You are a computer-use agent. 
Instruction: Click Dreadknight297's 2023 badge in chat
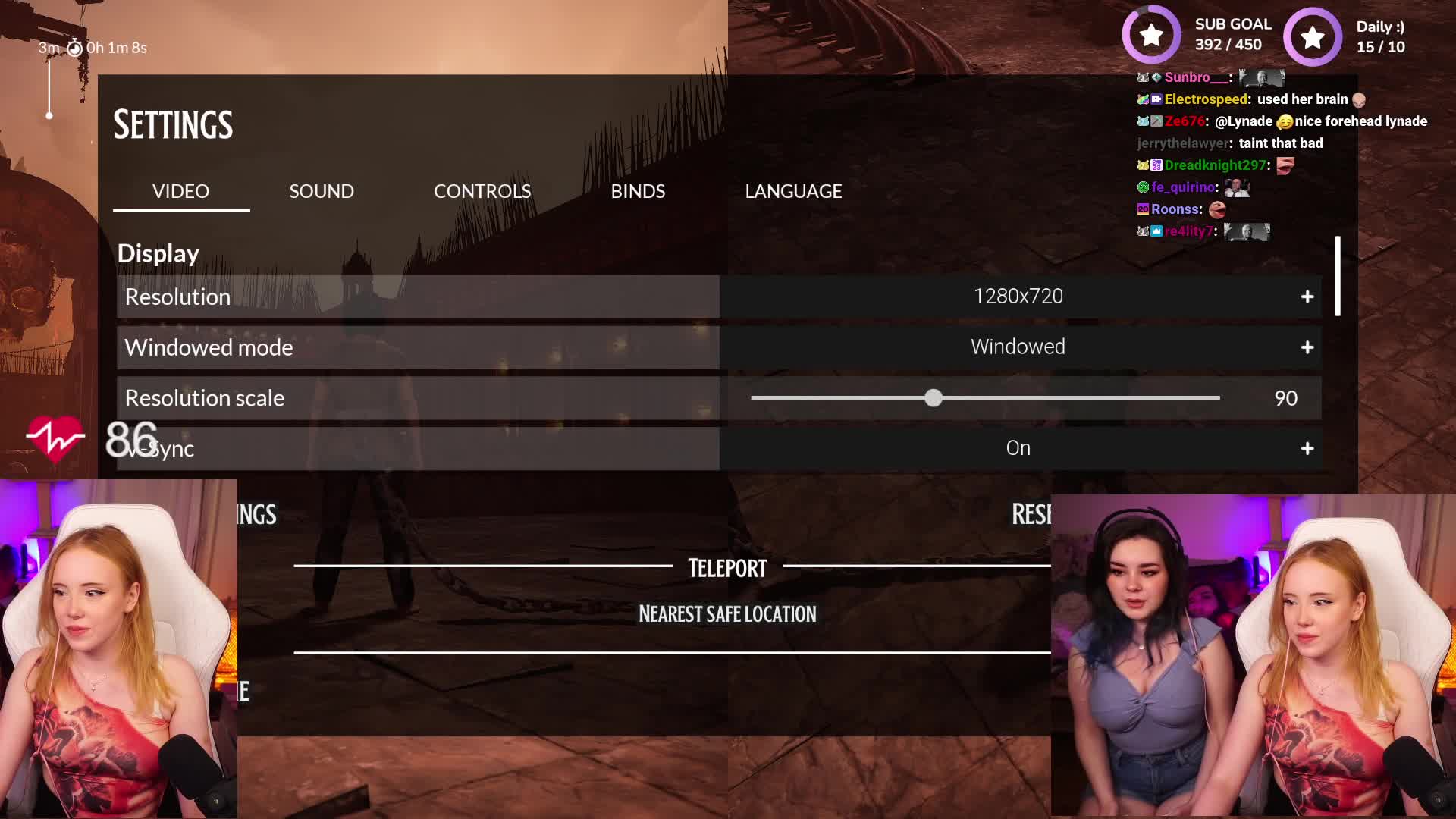[1156, 165]
